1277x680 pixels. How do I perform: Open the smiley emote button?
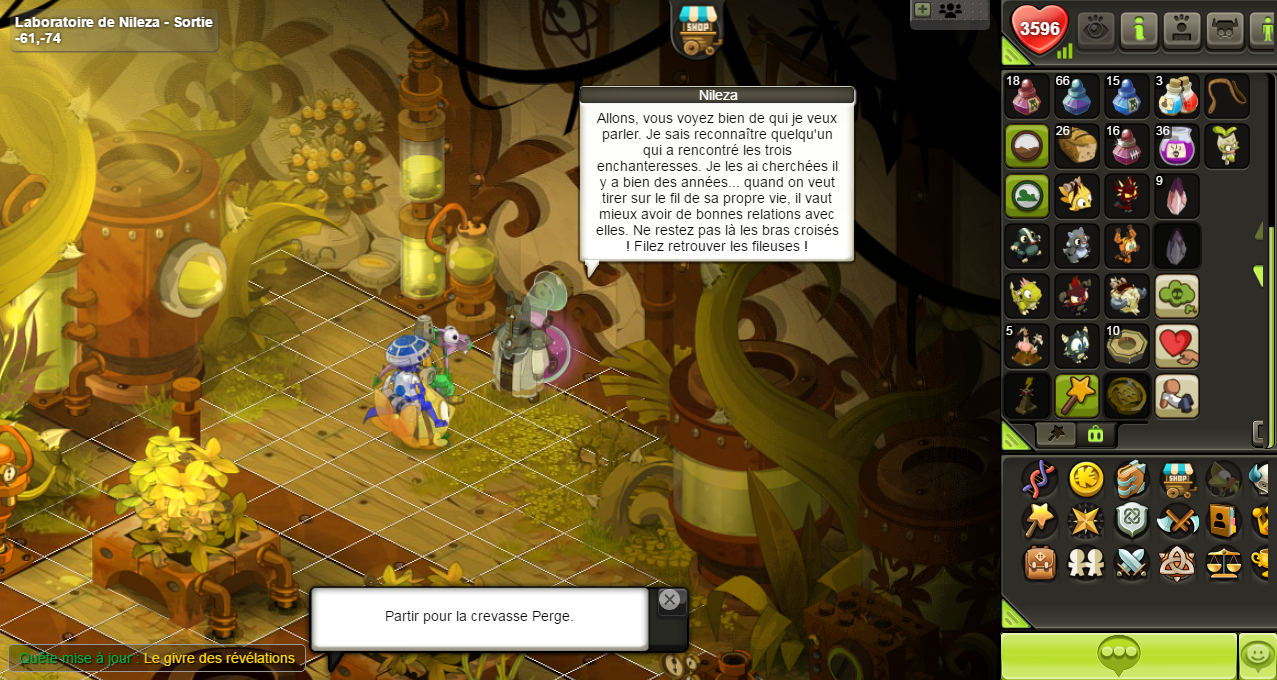click(x=1257, y=656)
